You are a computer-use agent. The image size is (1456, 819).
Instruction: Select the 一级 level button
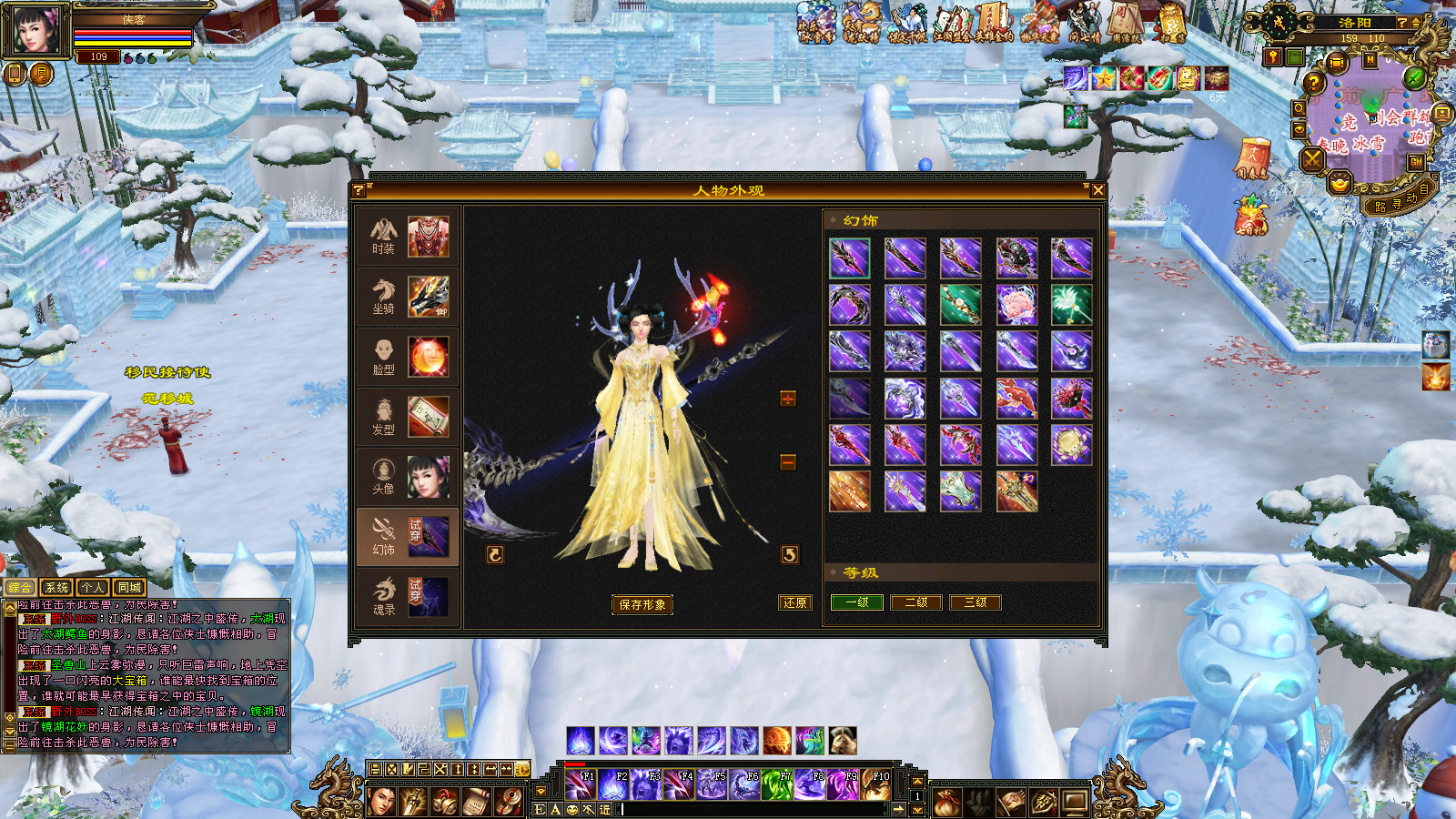click(x=857, y=602)
